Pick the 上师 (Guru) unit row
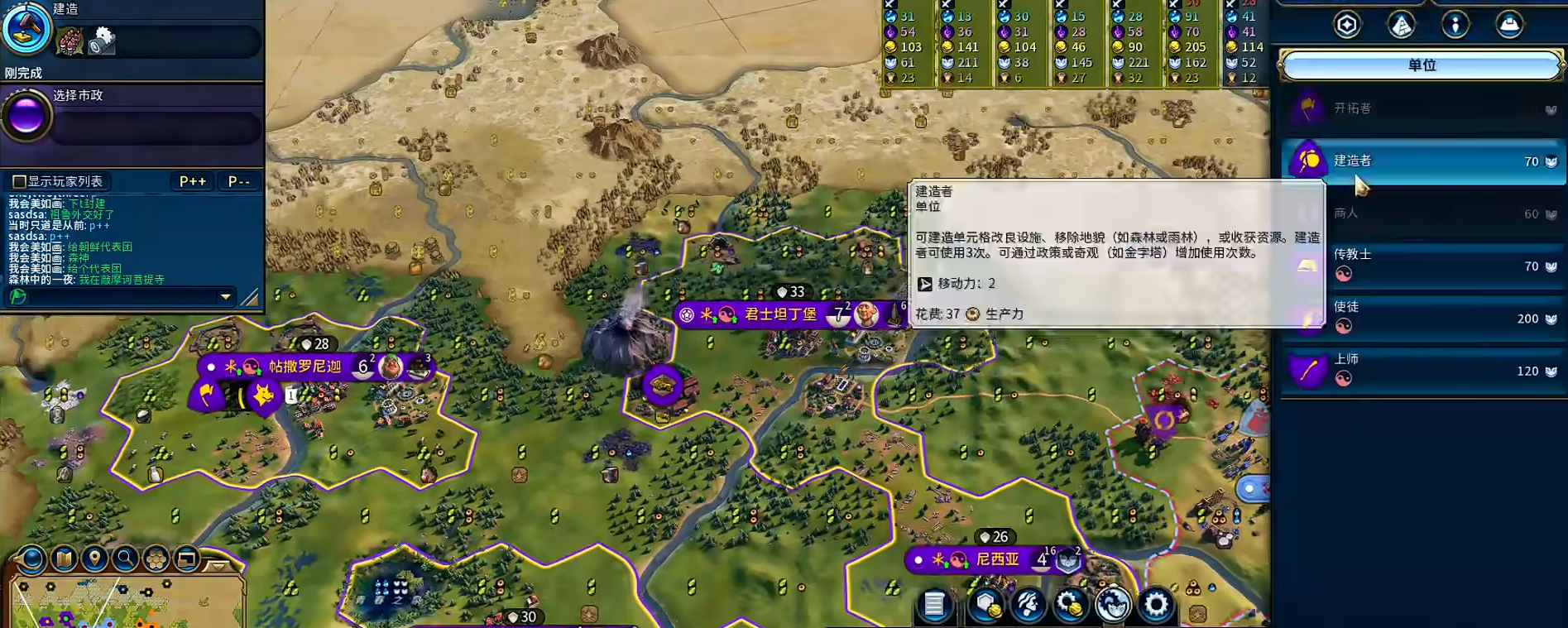1568x628 pixels. [1422, 370]
